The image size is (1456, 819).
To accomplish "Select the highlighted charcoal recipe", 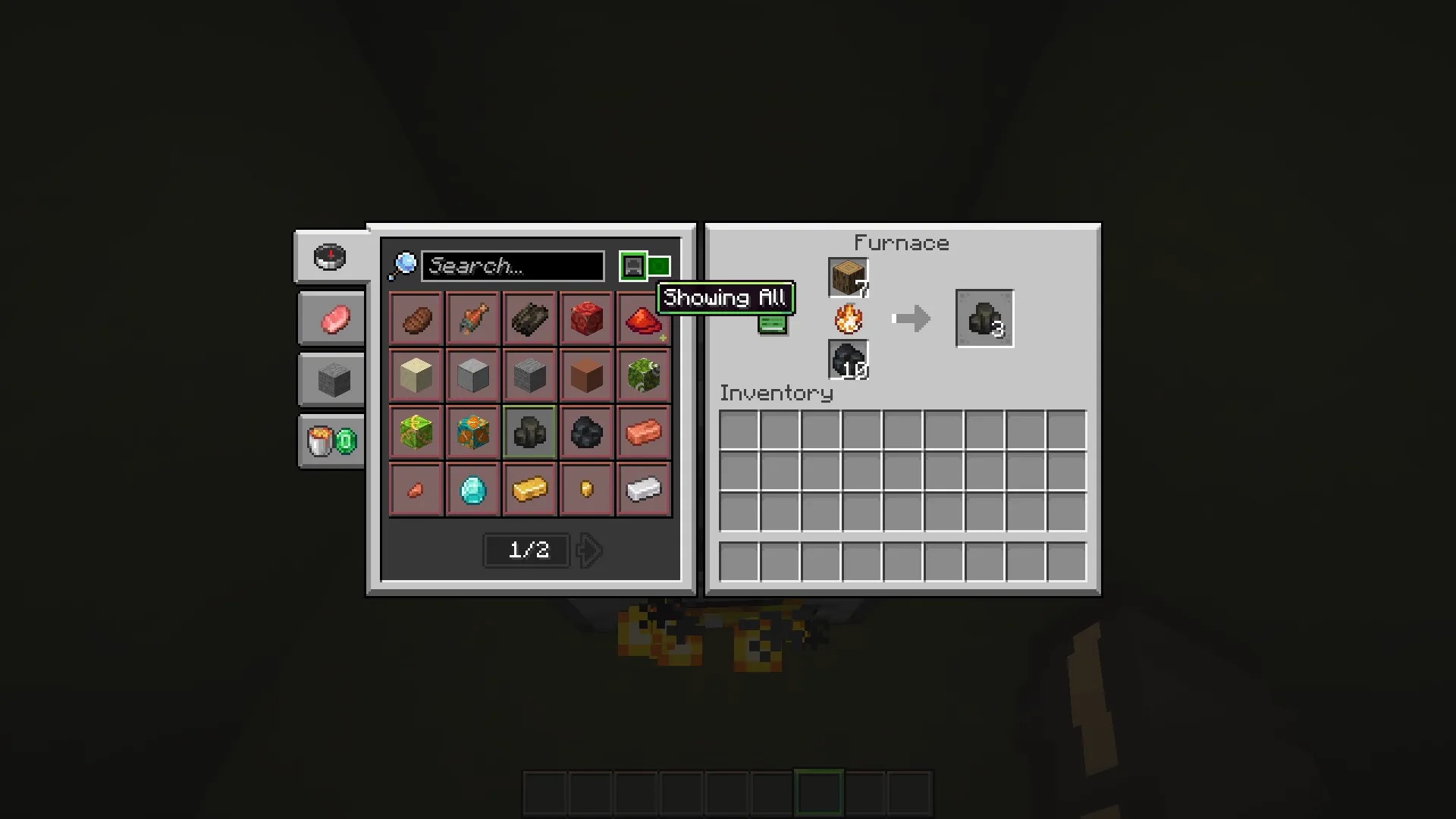I will [529, 432].
